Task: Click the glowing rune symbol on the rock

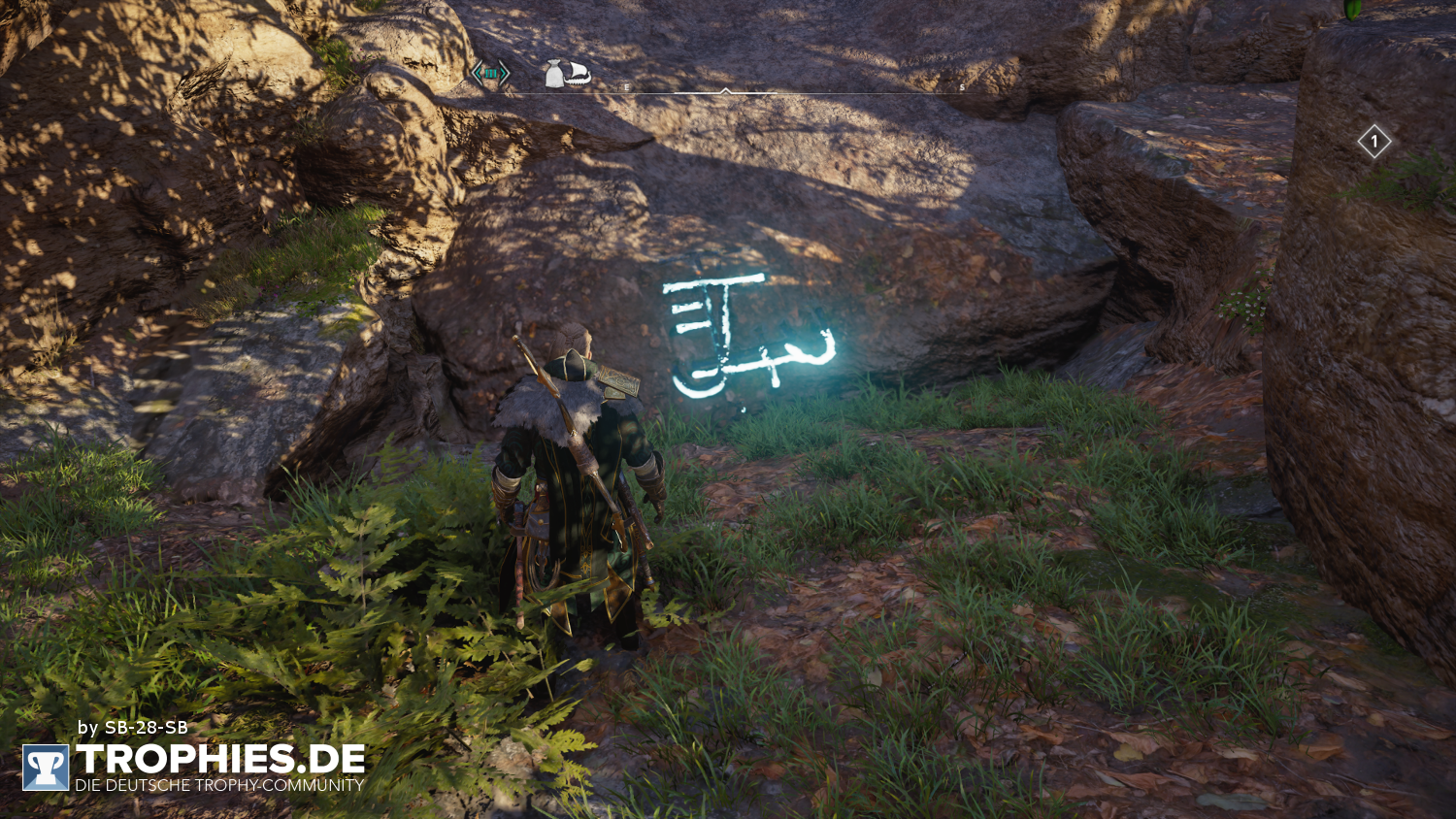Action: (x=747, y=330)
